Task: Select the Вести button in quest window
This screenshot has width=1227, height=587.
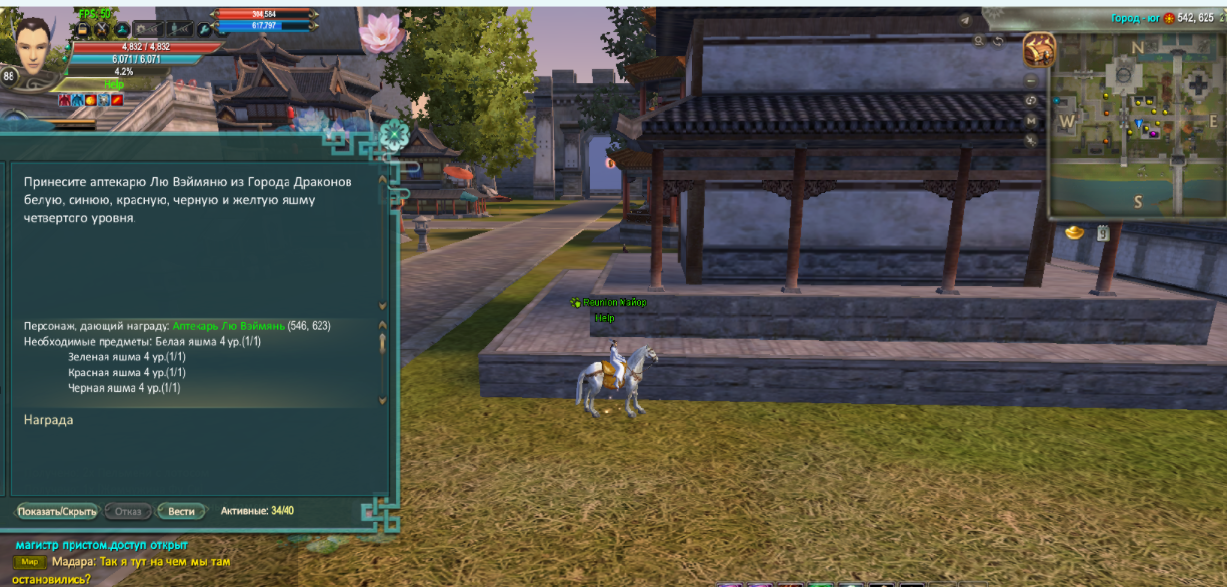Action: coord(181,511)
